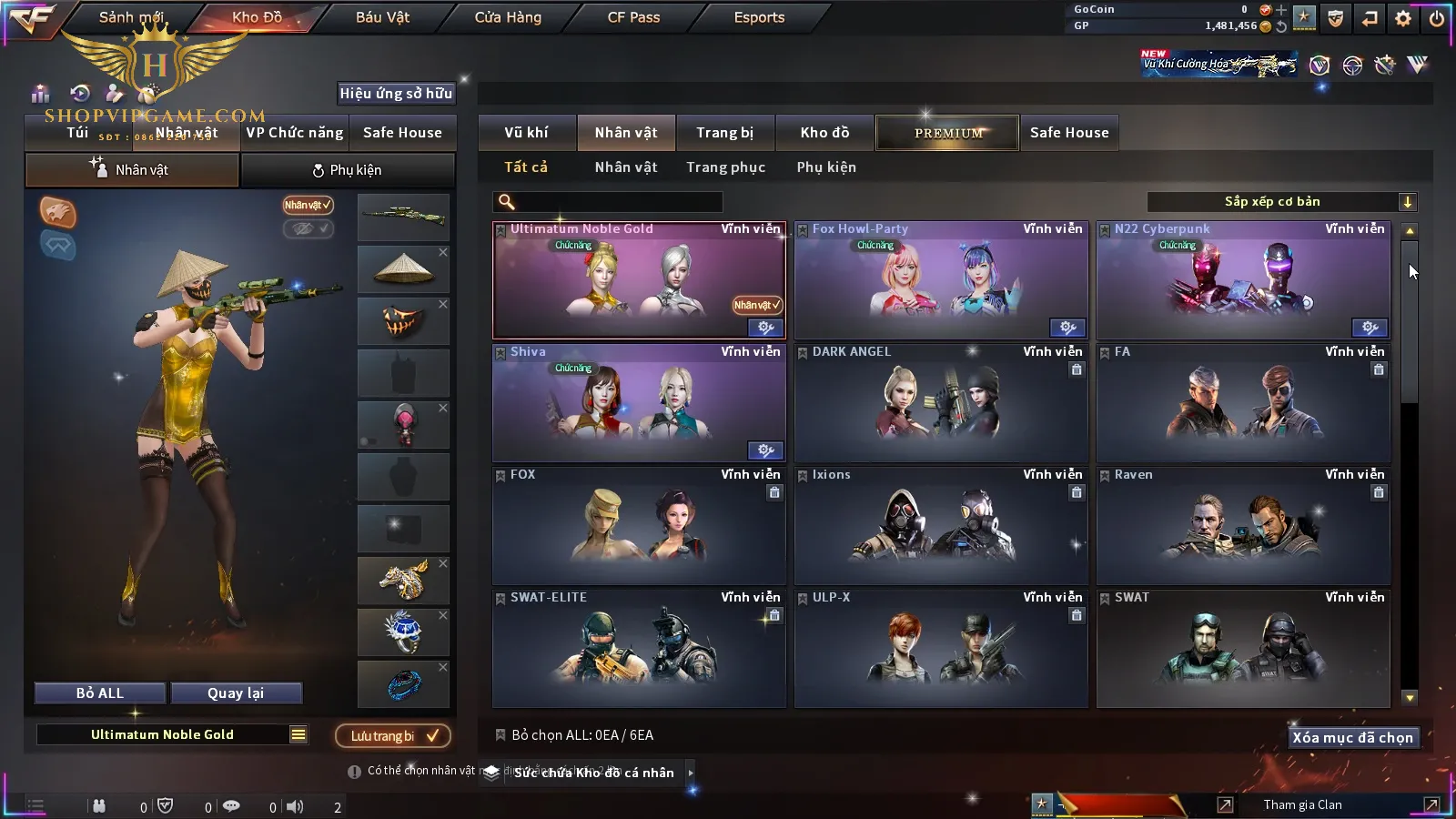
Task: Open the Trang bị tab
Action: 724,133
